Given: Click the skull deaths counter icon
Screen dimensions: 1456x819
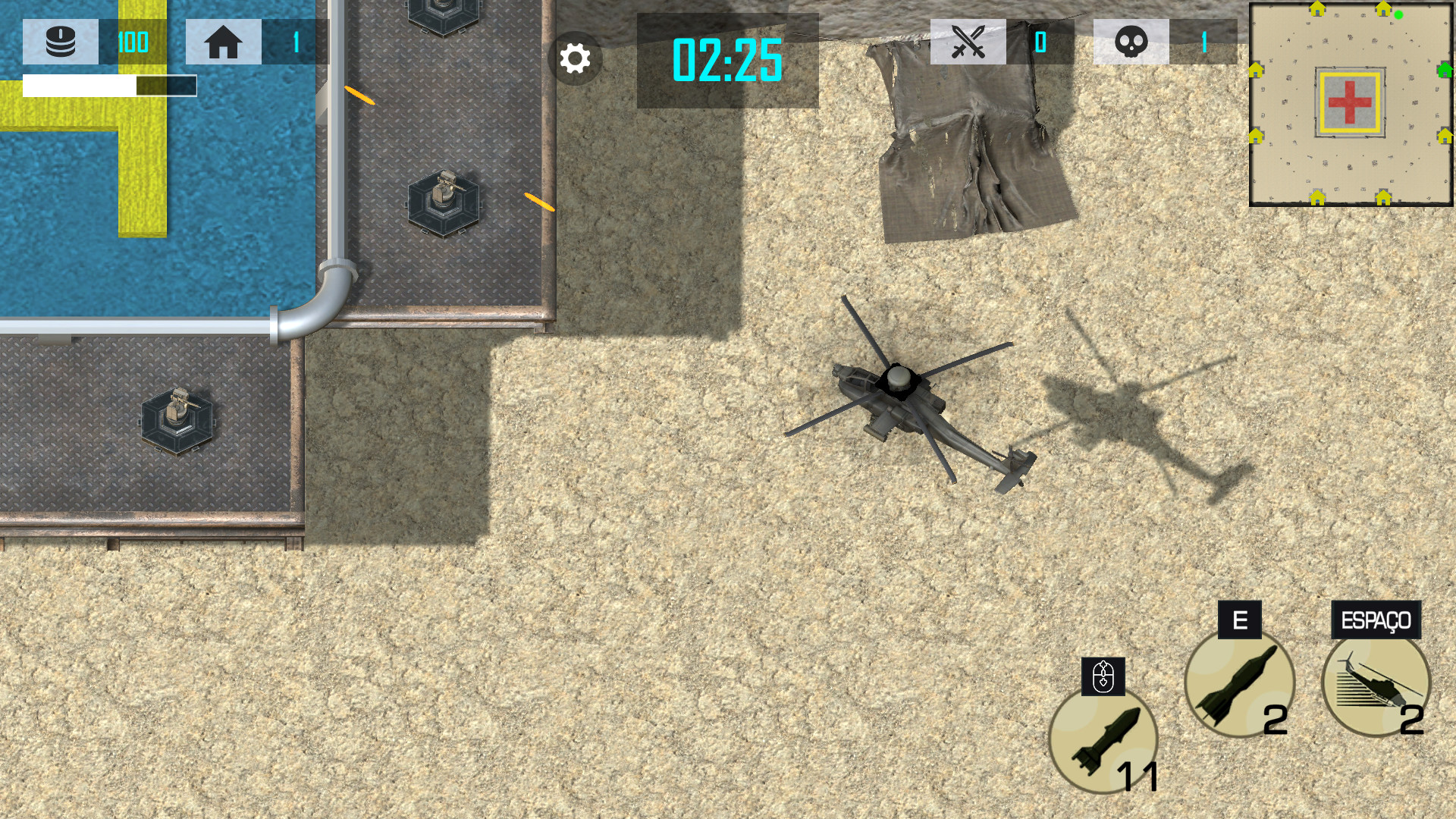Looking at the screenshot, I should [1132, 42].
